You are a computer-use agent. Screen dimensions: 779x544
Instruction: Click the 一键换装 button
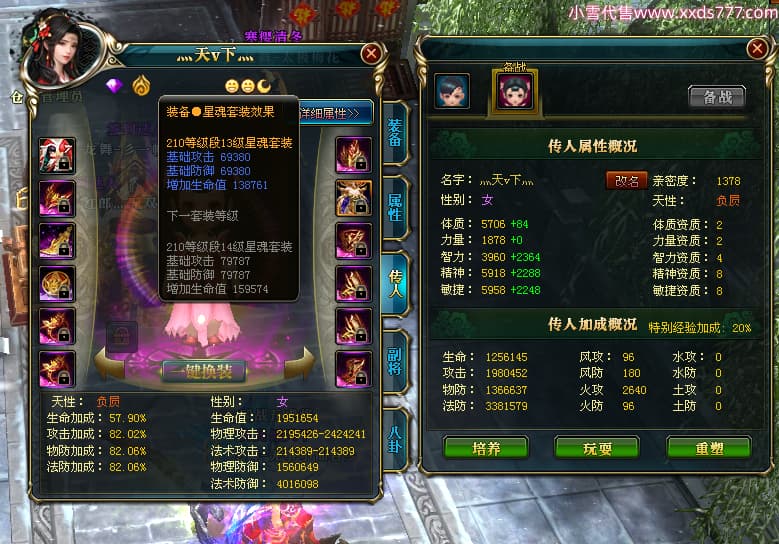coord(204,370)
